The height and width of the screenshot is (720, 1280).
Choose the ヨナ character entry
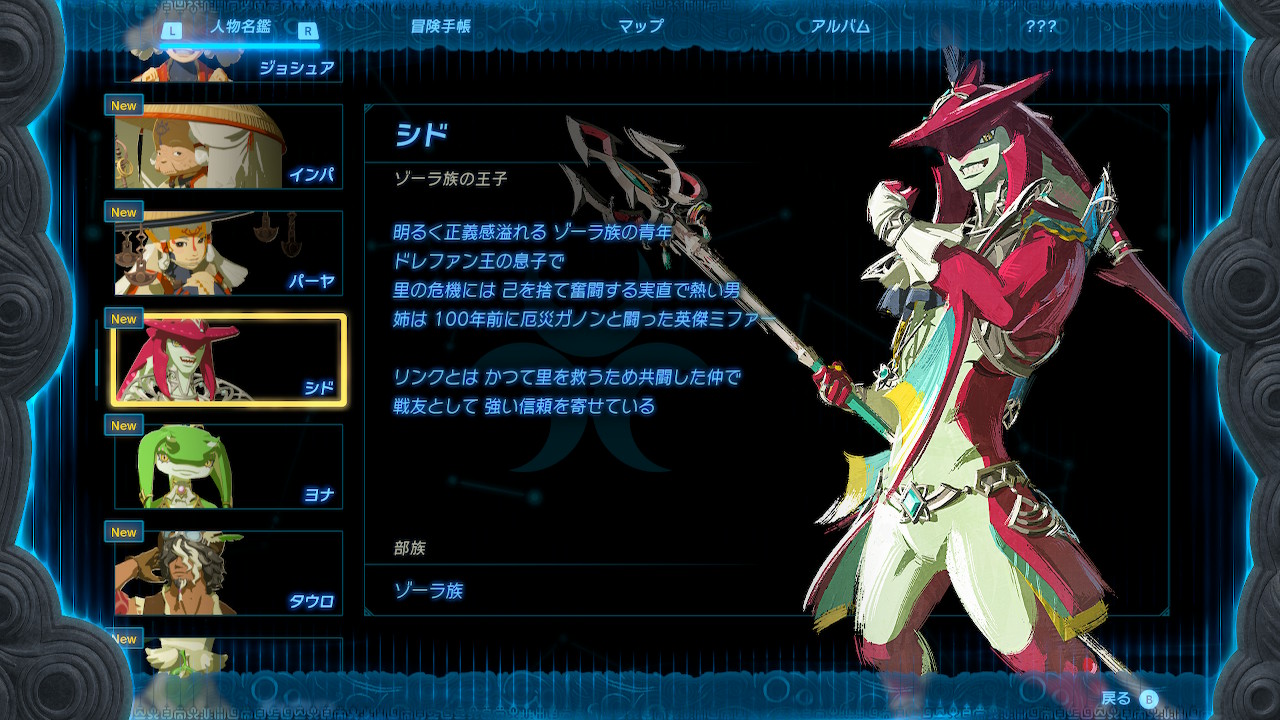(228, 467)
